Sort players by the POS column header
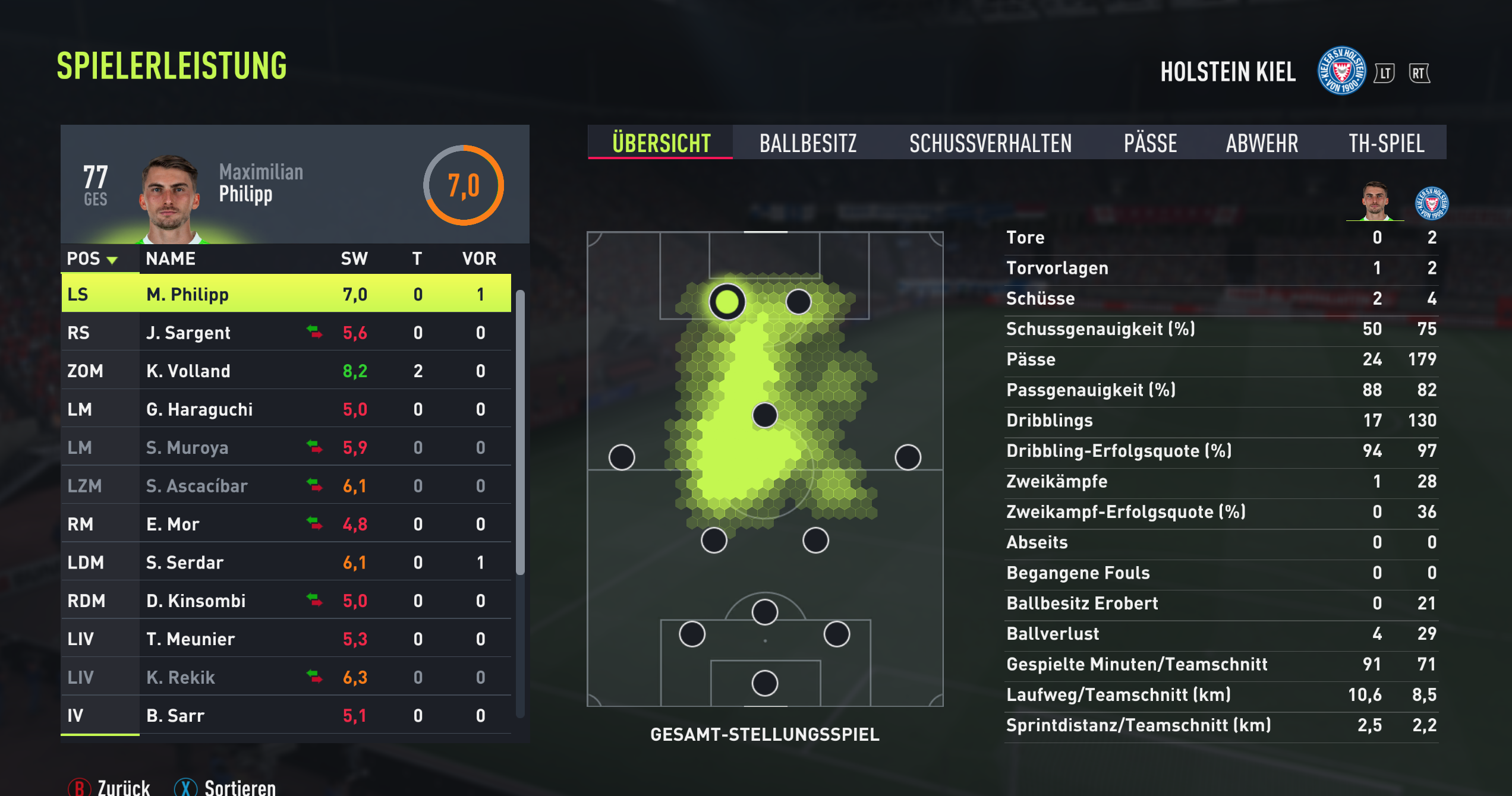This screenshot has height=796, width=1512. pyautogui.click(x=92, y=259)
